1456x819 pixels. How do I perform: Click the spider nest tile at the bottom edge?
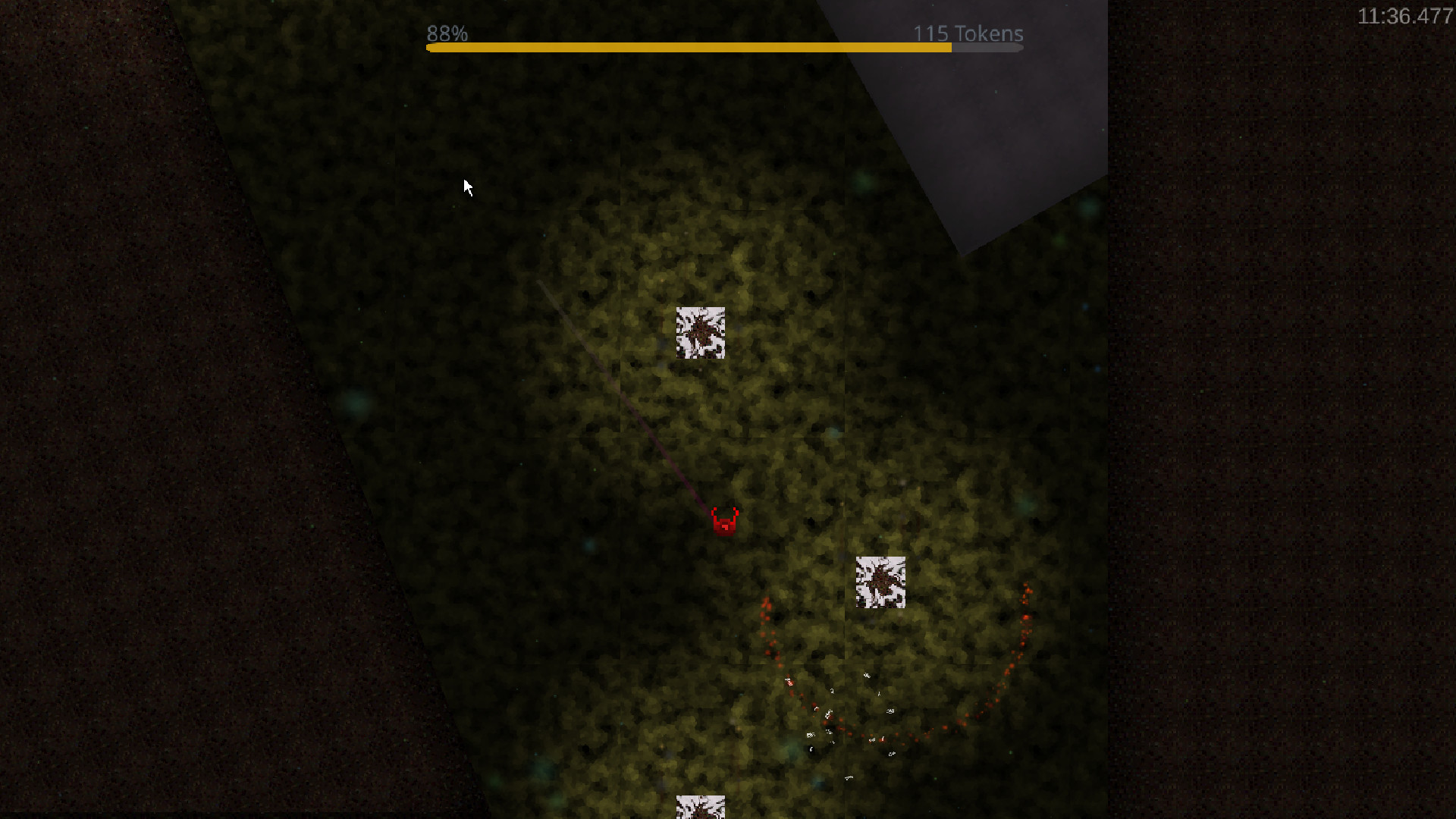[x=699, y=808]
